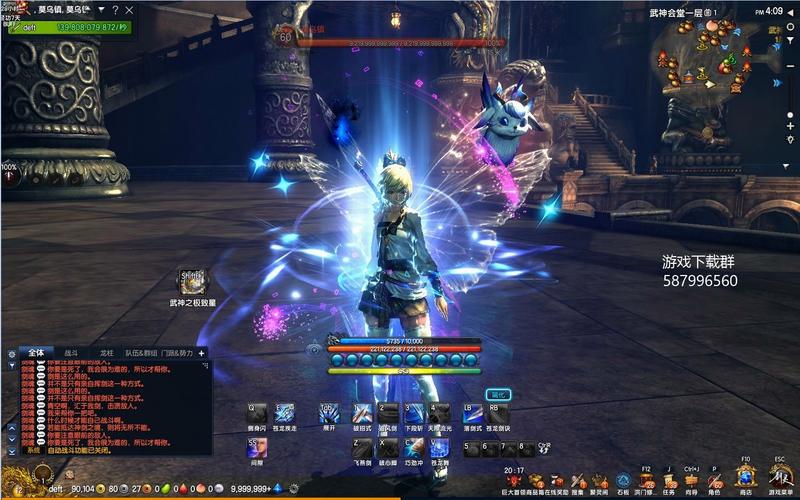Use the 下段斩 skill
Viewport: 800px width, 500px height.
click(413, 413)
